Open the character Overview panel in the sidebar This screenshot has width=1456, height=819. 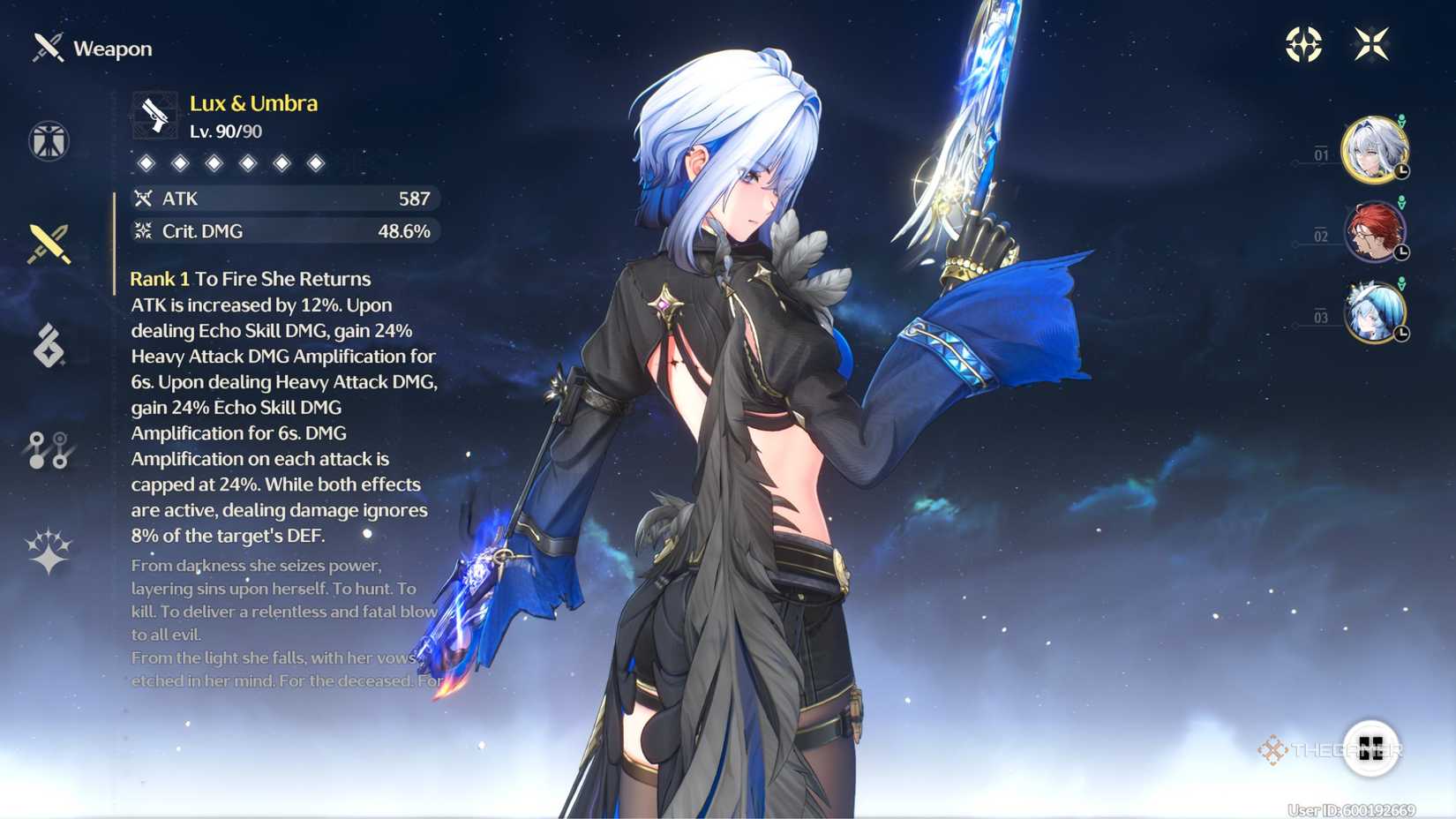click(x=49, y=142)
